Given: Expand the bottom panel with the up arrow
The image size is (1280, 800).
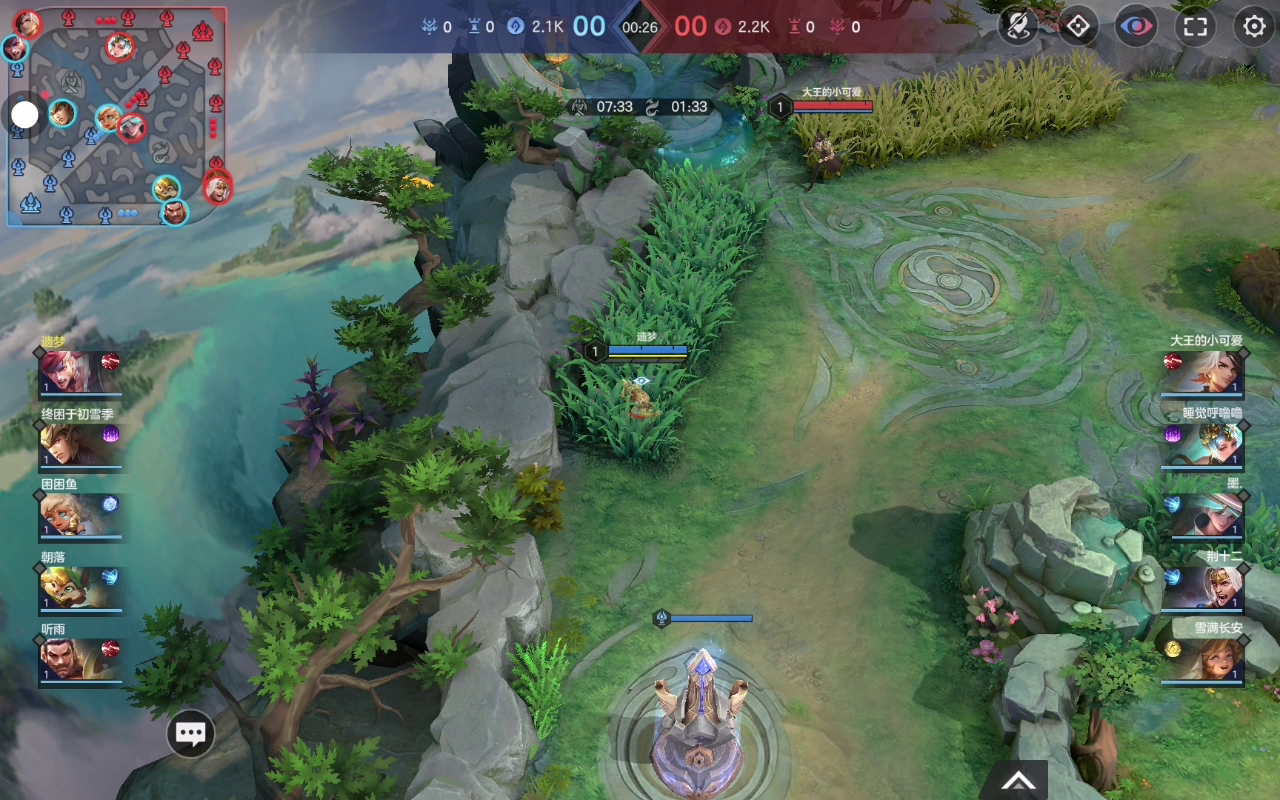Looking at the screenshot, I should click(x=1018, y=781).
